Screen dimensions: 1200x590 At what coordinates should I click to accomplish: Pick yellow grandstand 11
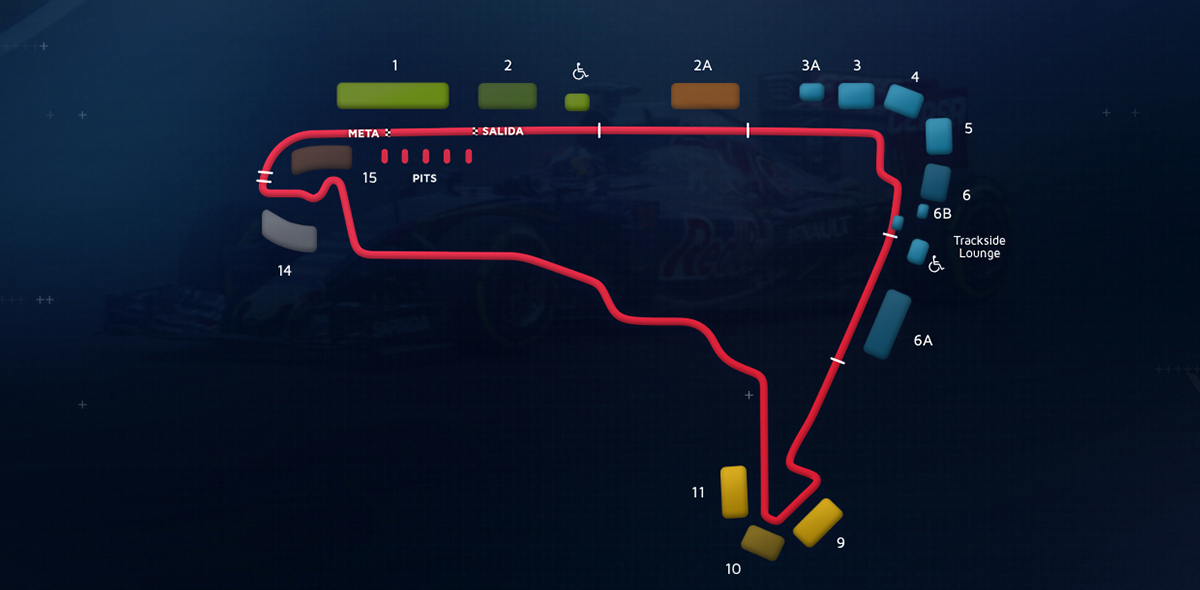tap(735, 491)
